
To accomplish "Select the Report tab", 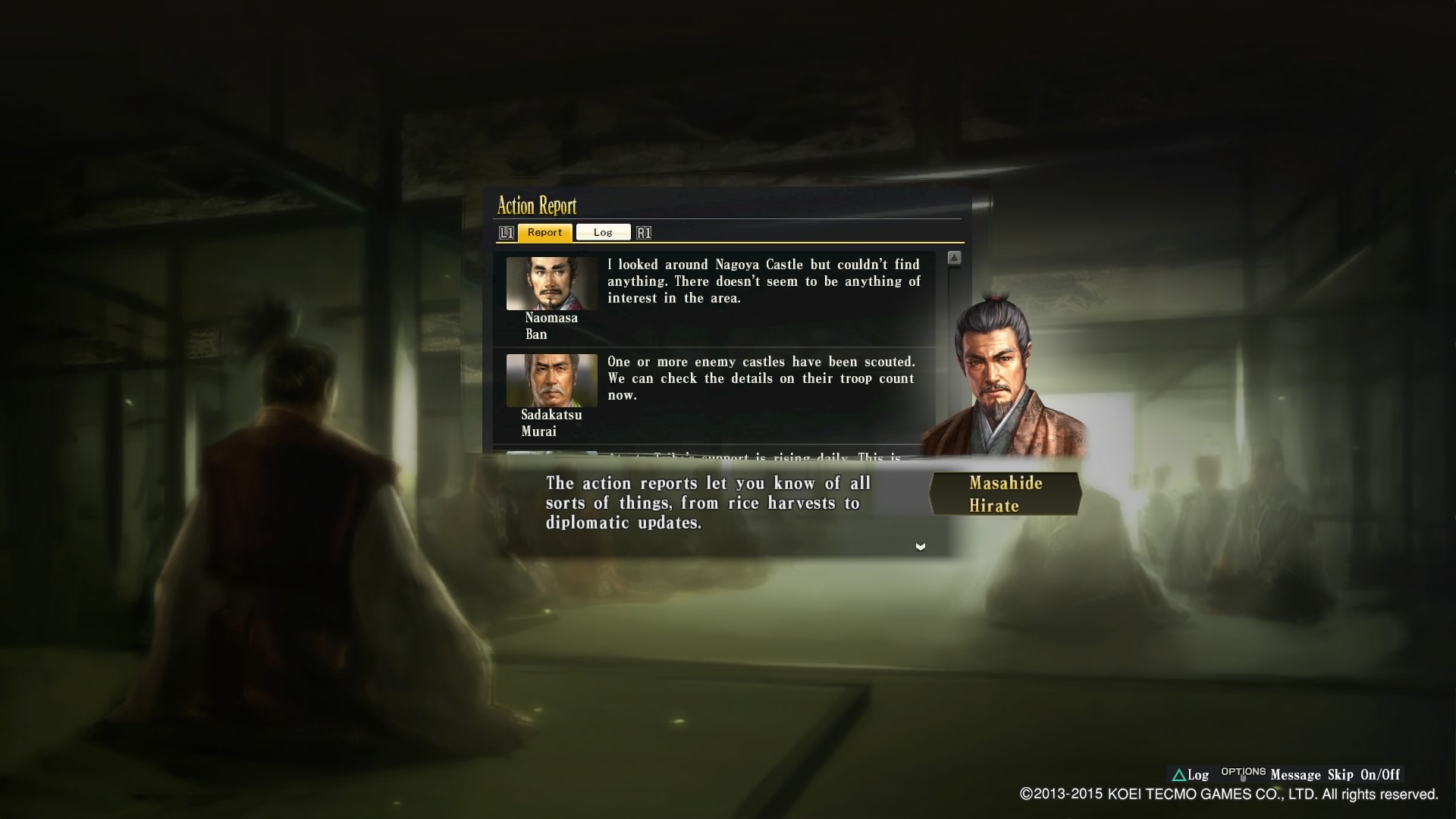I will pyautogui.click(x=544, y=232).
